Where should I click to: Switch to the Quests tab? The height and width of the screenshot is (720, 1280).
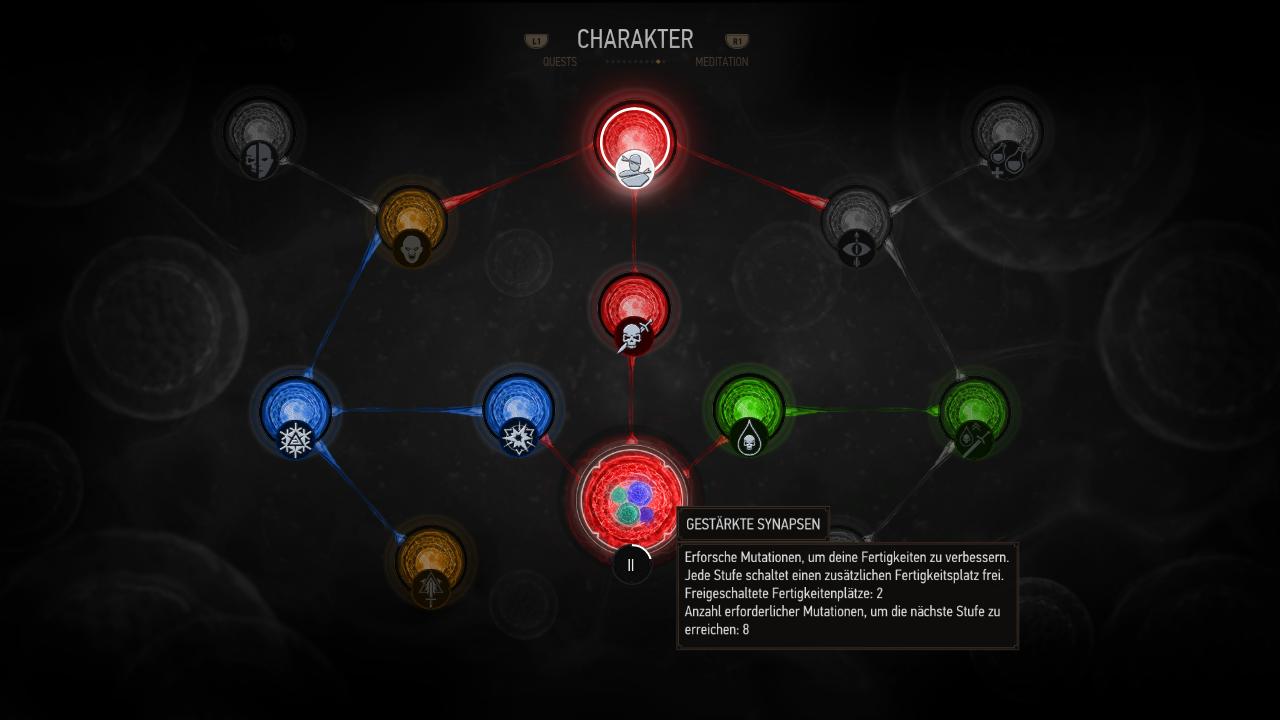tap(559, 62)
